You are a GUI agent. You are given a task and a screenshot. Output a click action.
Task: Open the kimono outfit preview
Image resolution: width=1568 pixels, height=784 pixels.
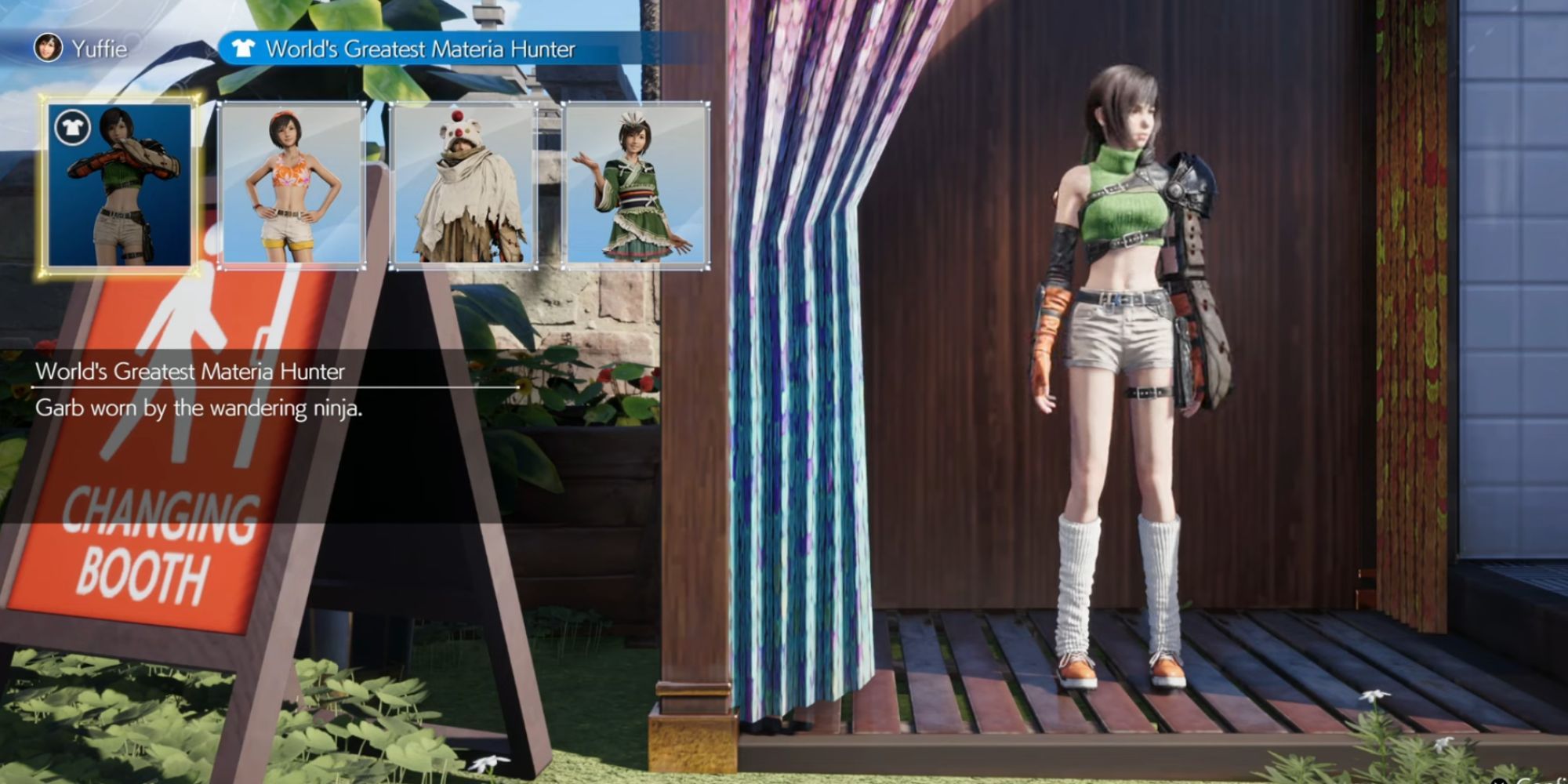(637, 186)
